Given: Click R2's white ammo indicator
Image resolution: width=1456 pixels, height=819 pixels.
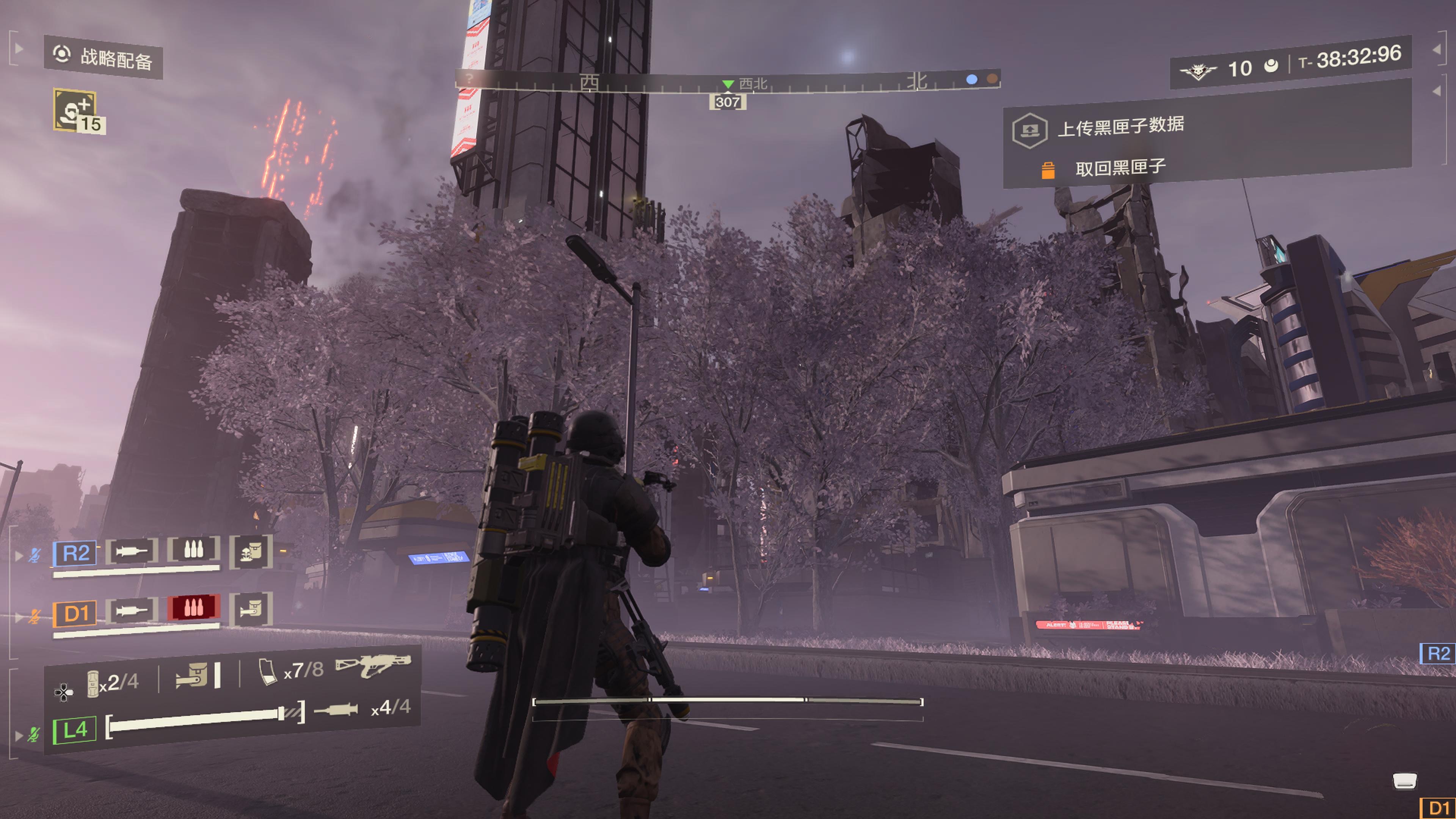Looking at the screenshot, I should (193, 549).
